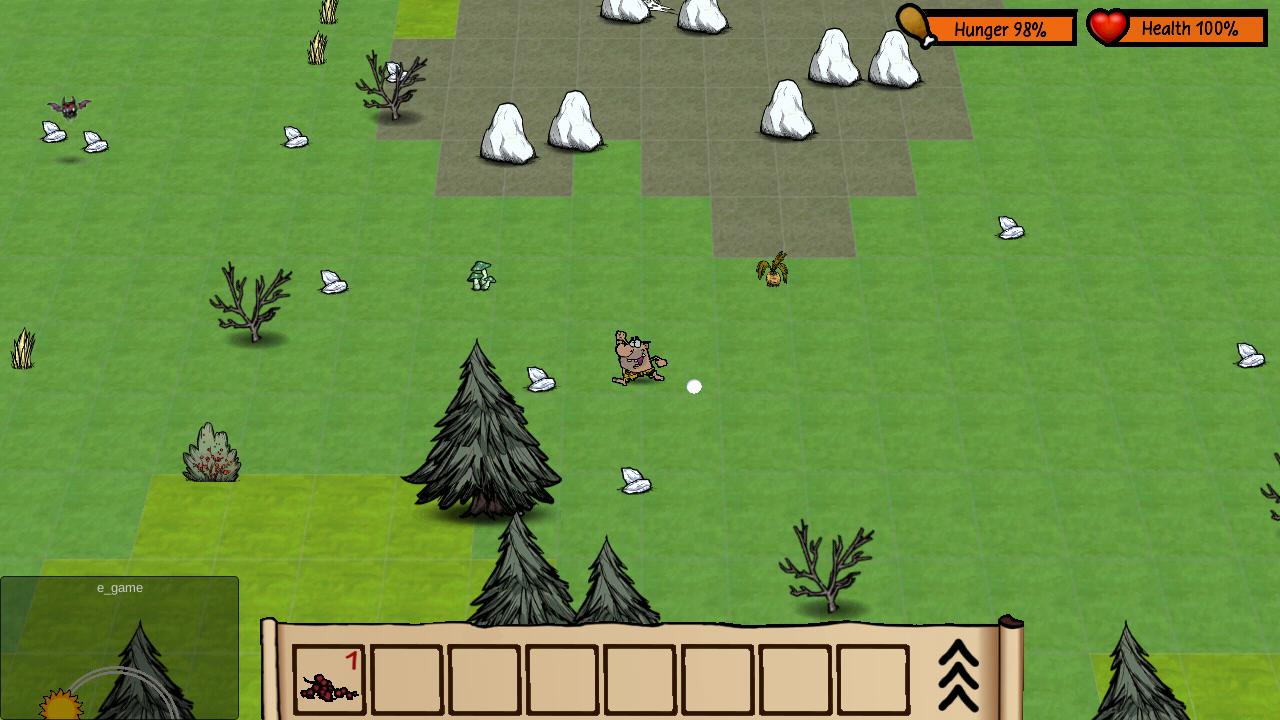Click the purple creature in the top-left corner
Image resolution: width=1280 pixels, height=720 pixels.
pos(70,108)
